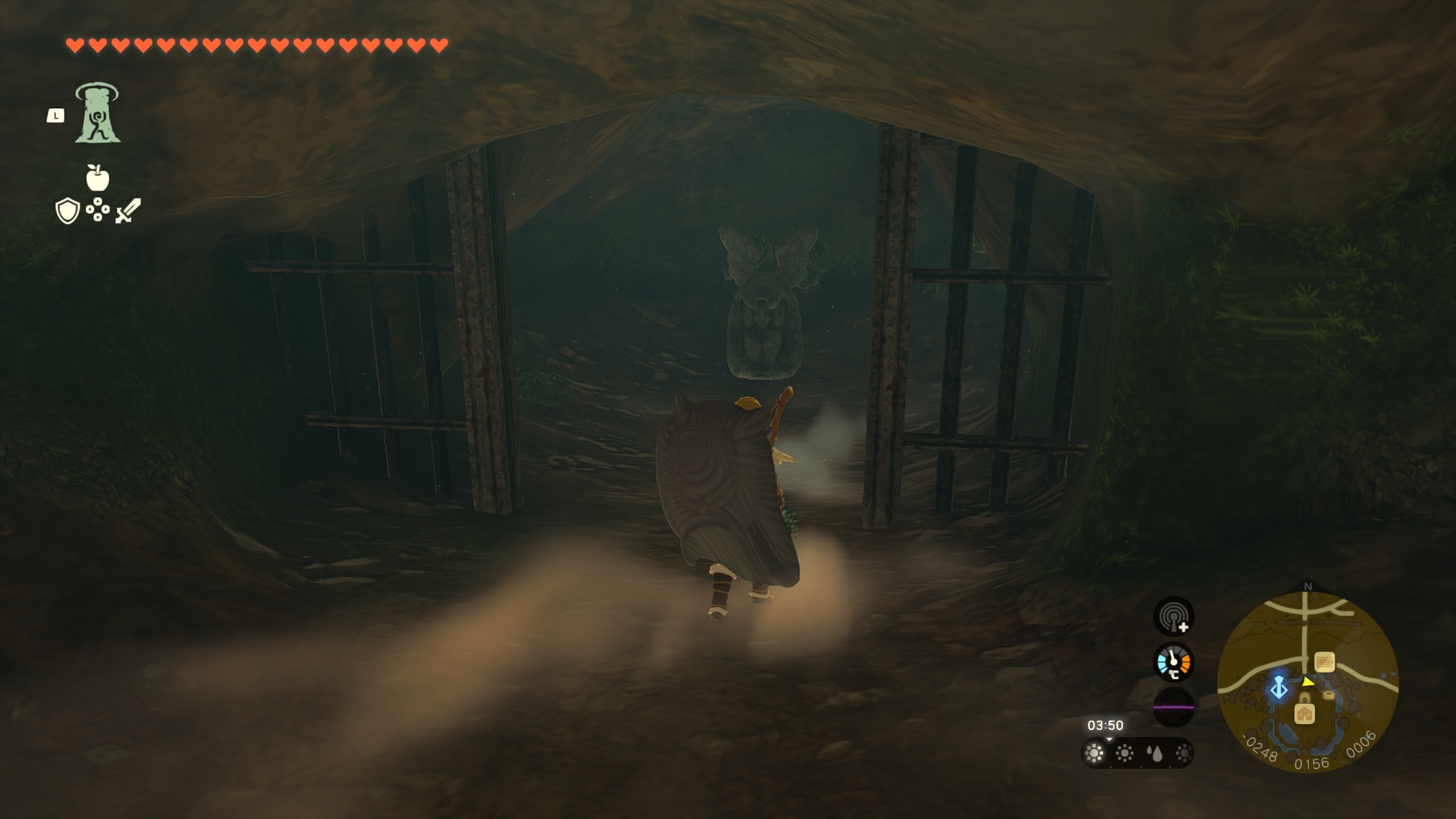Activate the Ascend ability icon
1456x819 pixels.
coord(97,113)
